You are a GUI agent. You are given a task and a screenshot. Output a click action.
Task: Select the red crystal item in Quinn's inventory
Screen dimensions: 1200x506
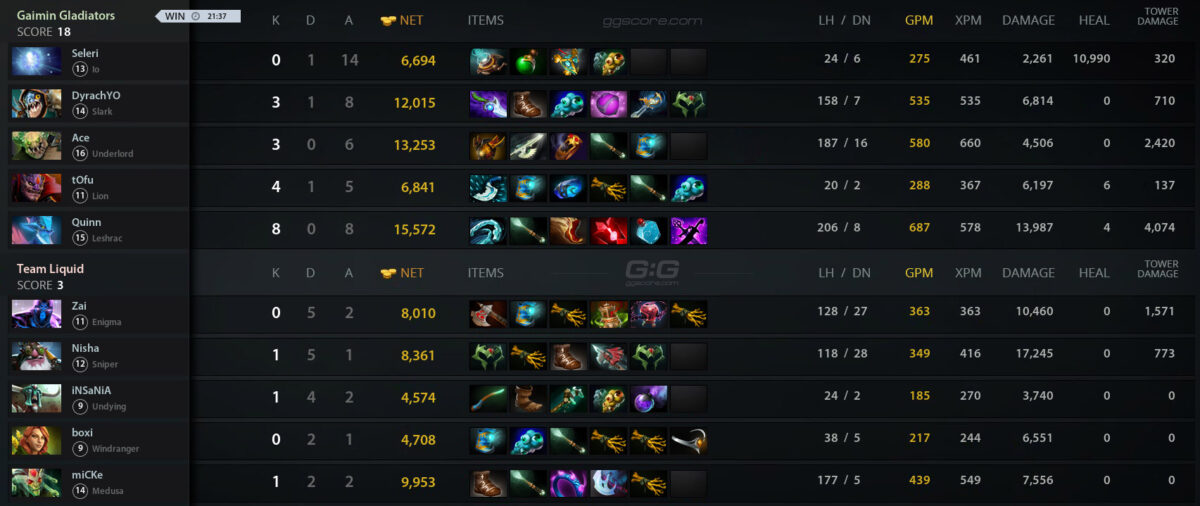(608, 231)
